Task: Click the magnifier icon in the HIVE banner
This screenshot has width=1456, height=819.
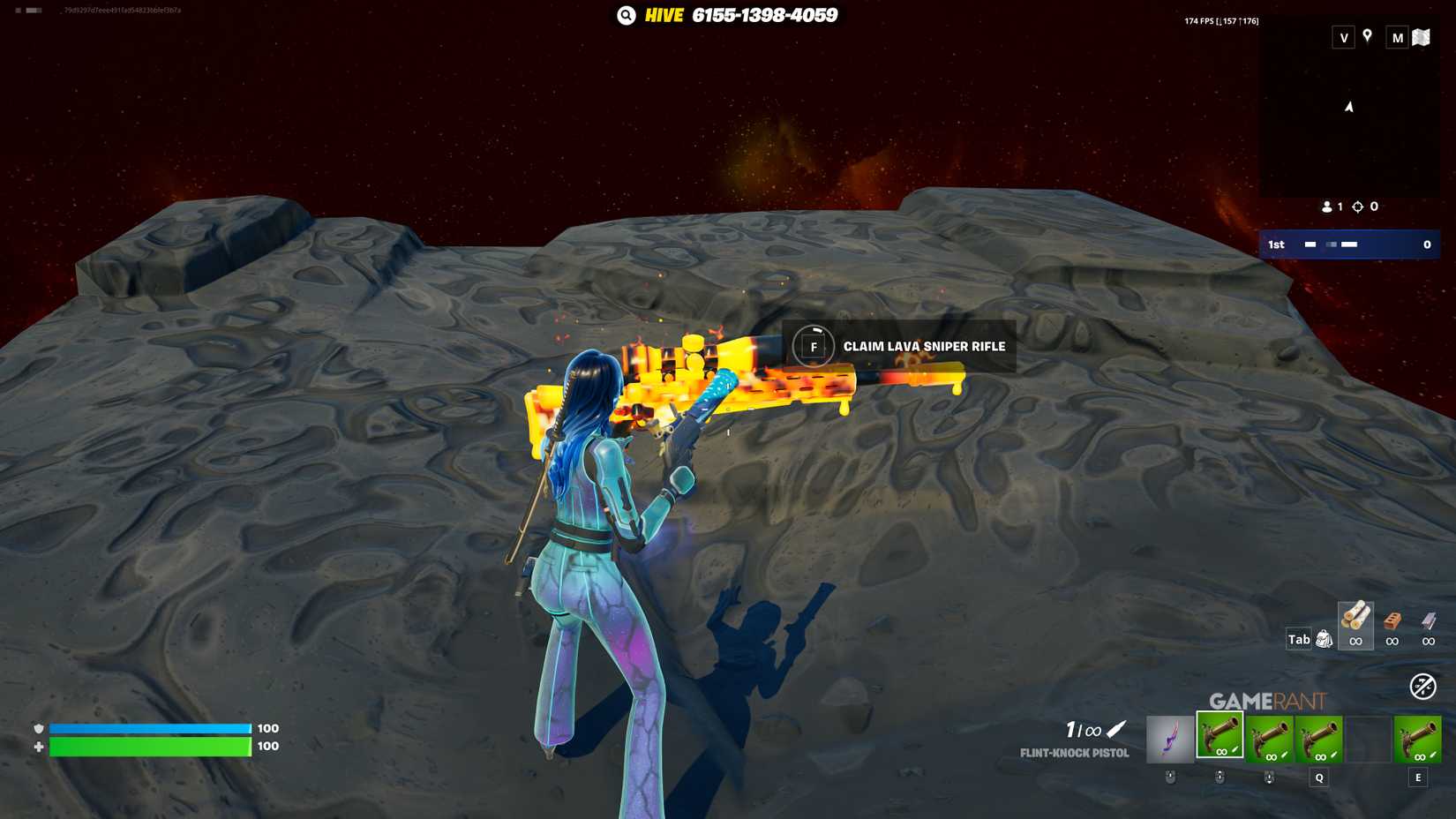Action: pos(626,15)
